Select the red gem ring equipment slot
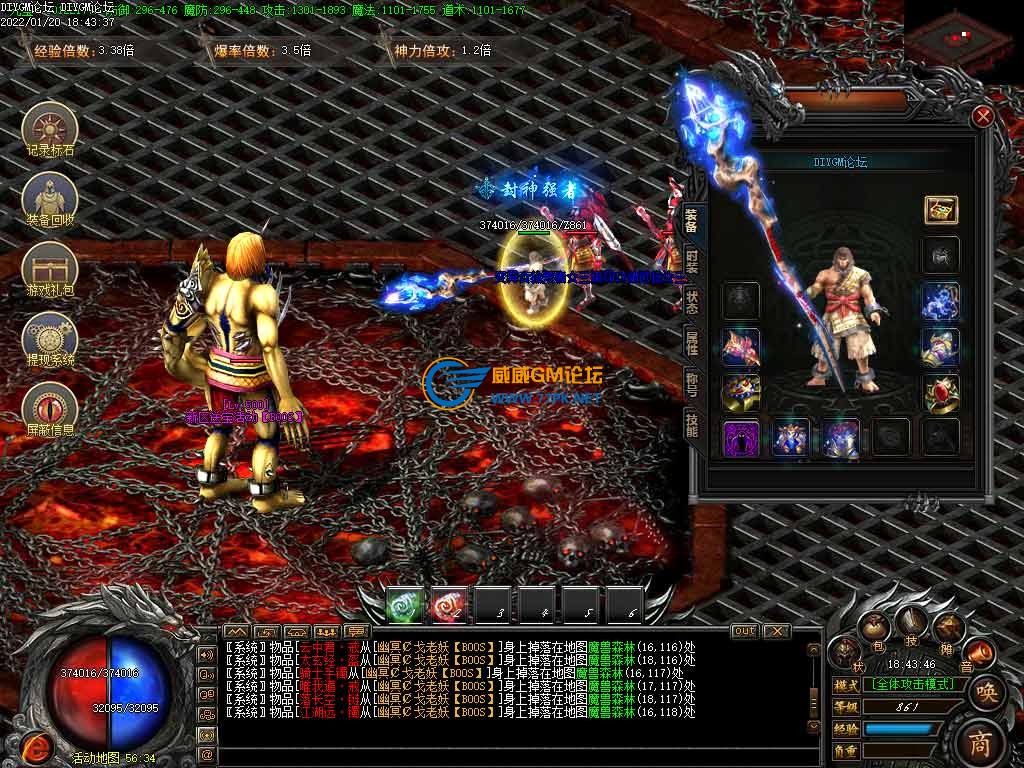 tap(941, 392)
